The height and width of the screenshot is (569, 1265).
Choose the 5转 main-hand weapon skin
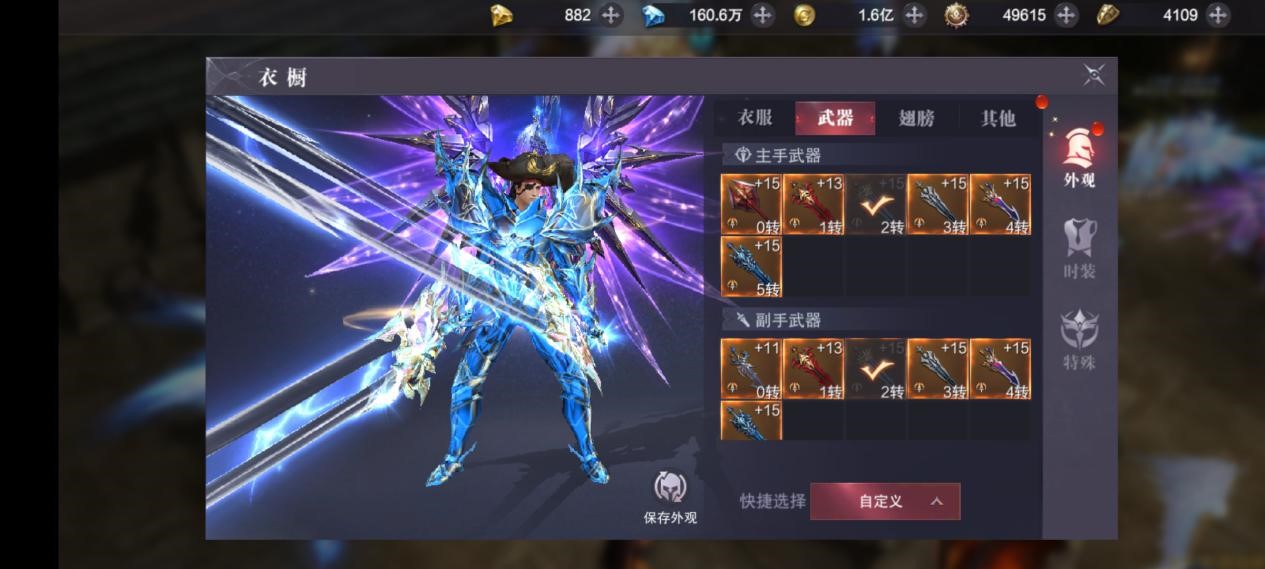pyautogui.click(x=751, y=267)
